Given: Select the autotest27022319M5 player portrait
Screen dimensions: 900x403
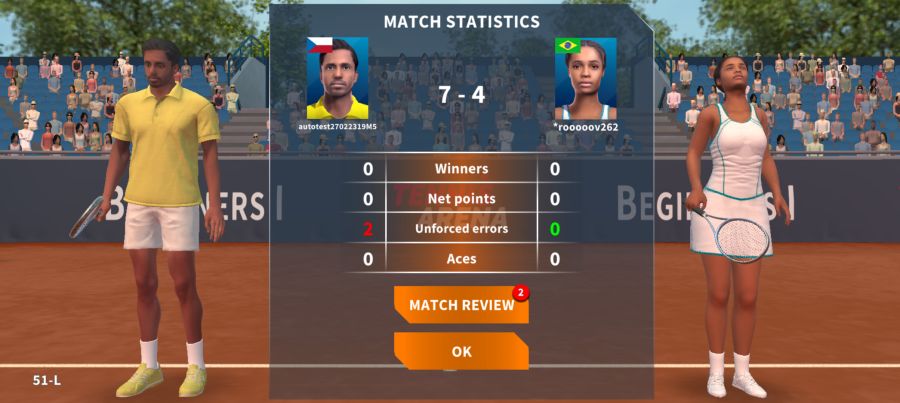Looking at the screenshot, I should click(337, 78).
